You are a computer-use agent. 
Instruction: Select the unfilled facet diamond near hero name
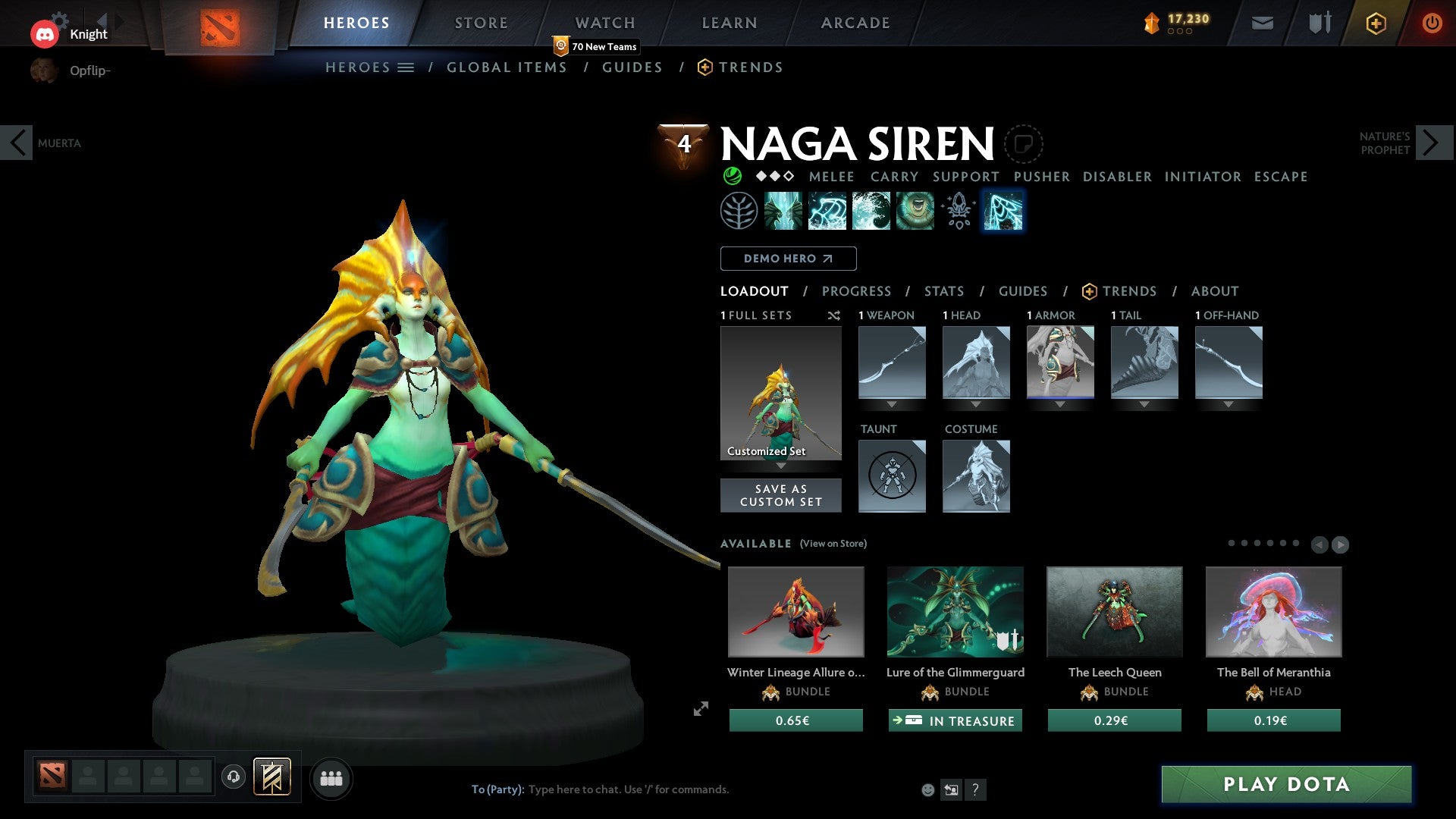[789, 177]
